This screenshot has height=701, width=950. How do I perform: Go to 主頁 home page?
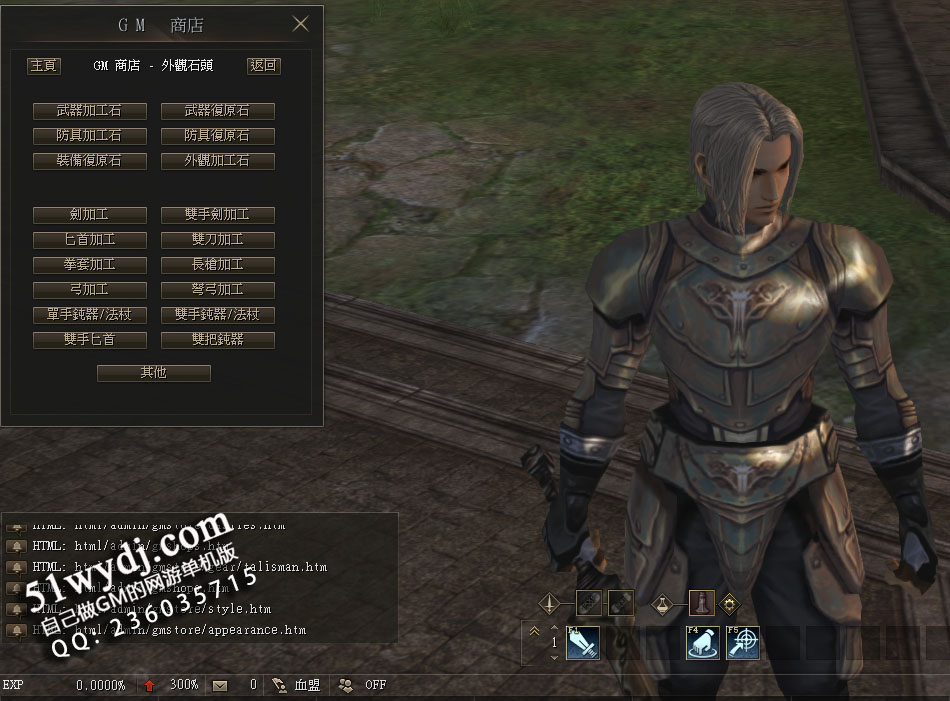43,66
